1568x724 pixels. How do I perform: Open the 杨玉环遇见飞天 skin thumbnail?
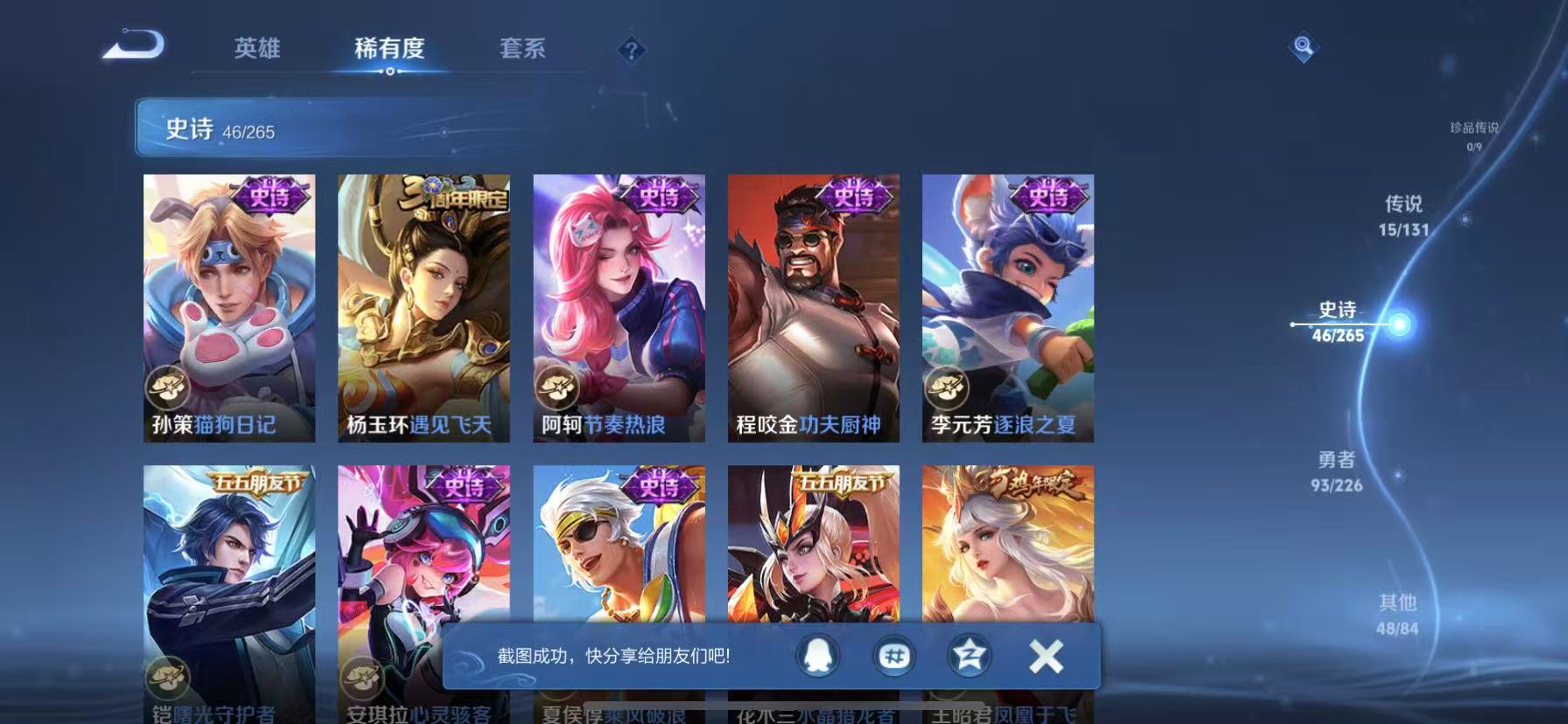424,306
